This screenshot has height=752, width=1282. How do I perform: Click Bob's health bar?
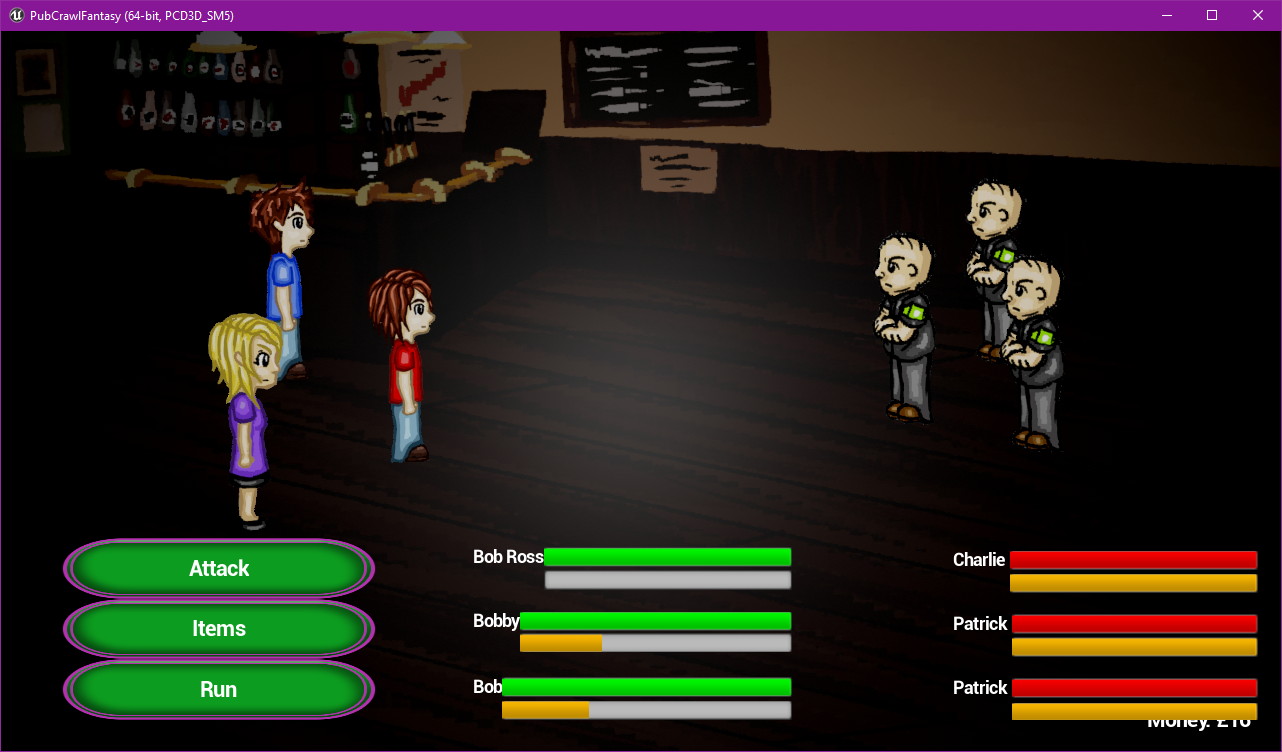646,687
